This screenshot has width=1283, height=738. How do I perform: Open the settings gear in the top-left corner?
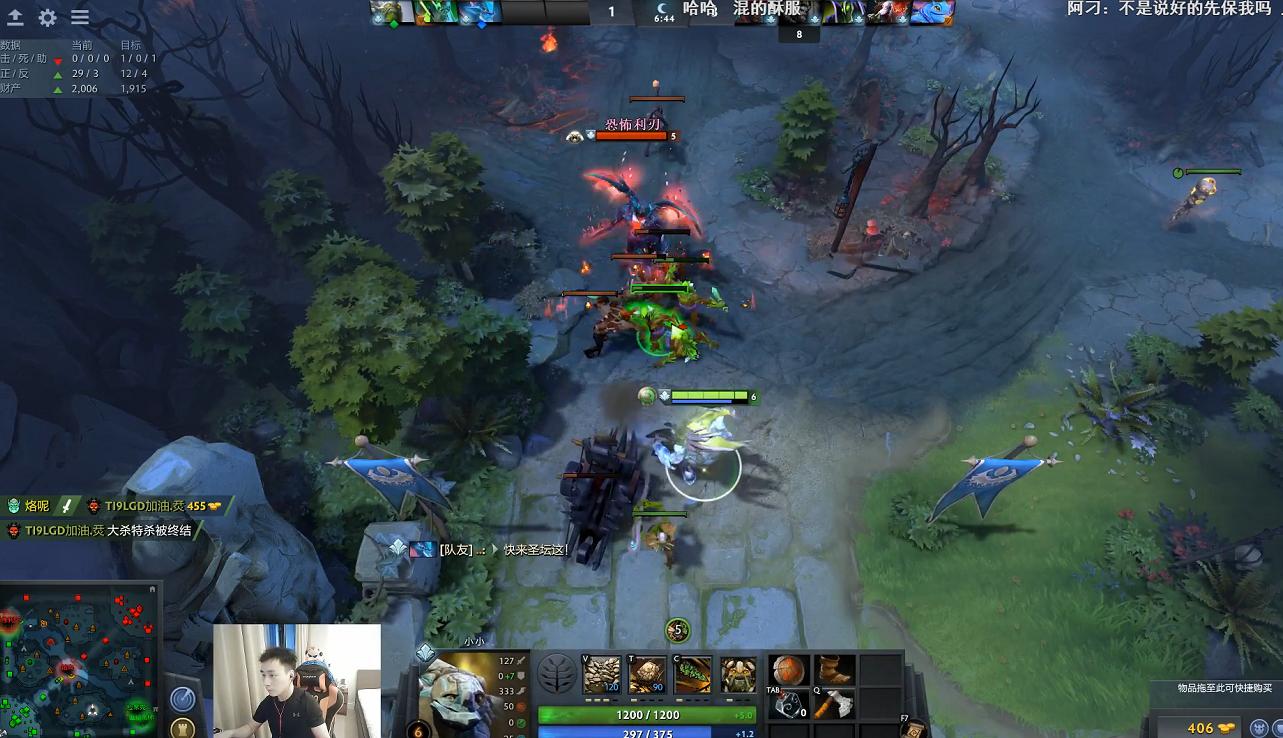click(x=47, y=17)
